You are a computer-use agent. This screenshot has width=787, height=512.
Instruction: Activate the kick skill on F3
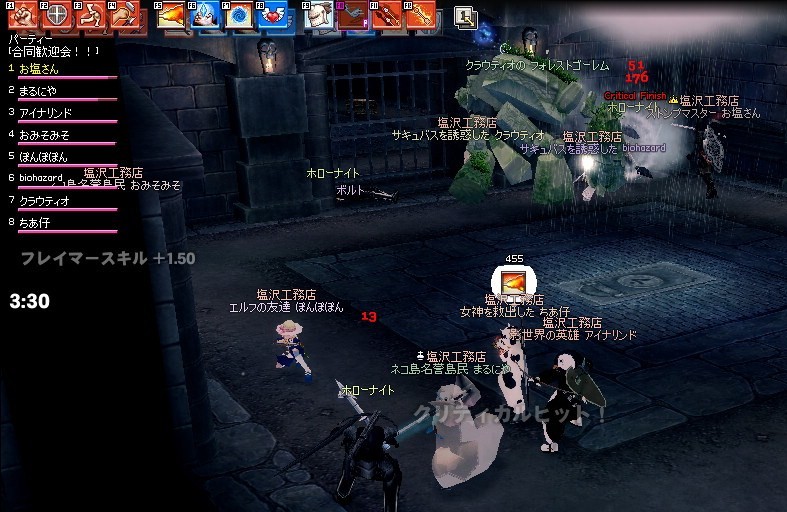point(91,15)
